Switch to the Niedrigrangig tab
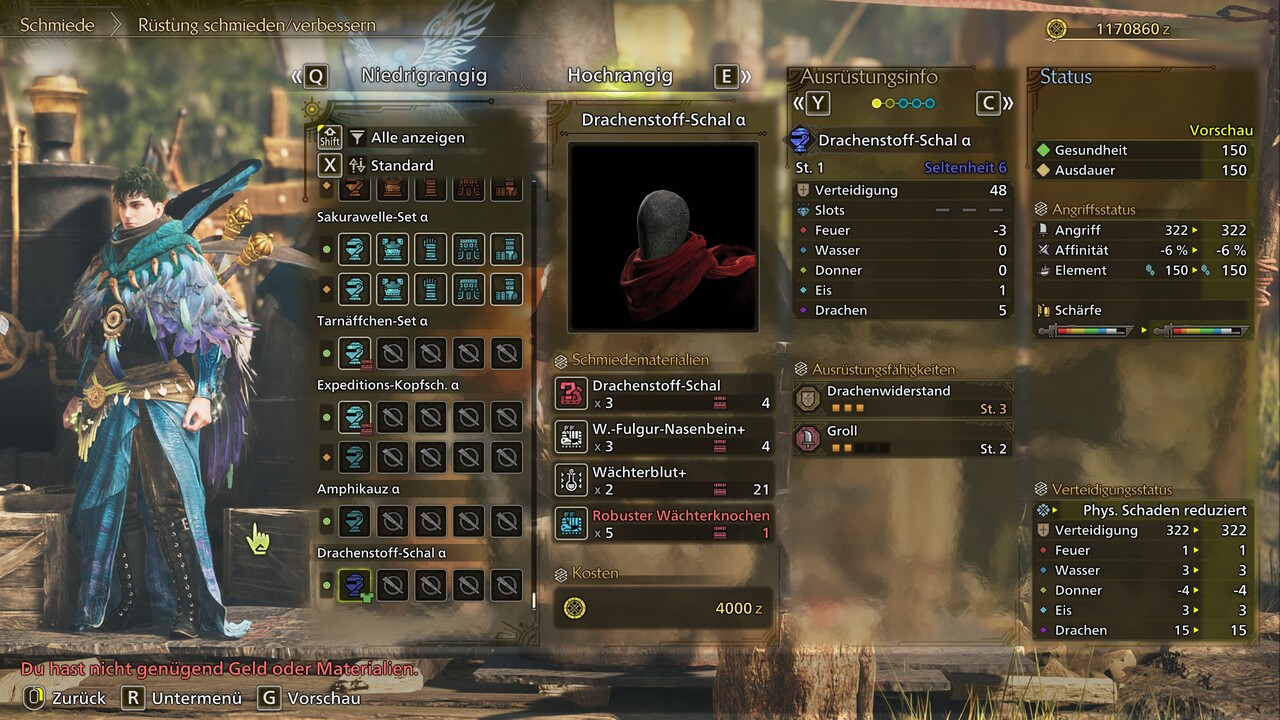This screenshot has height=720, width=1280. coord(423,76)
